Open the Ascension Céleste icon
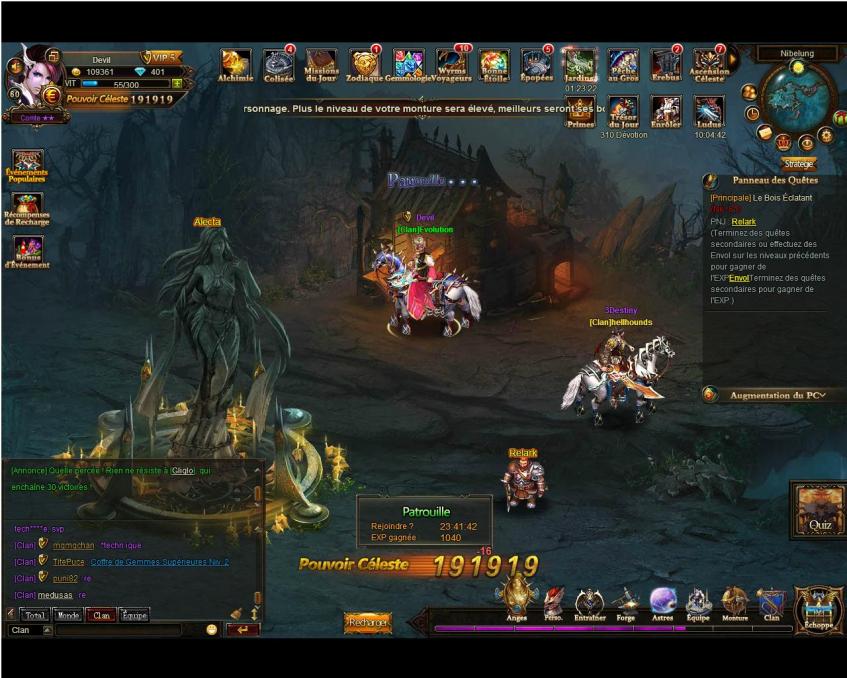Viewport: 847px width, 678px height. tap(709, 64)
